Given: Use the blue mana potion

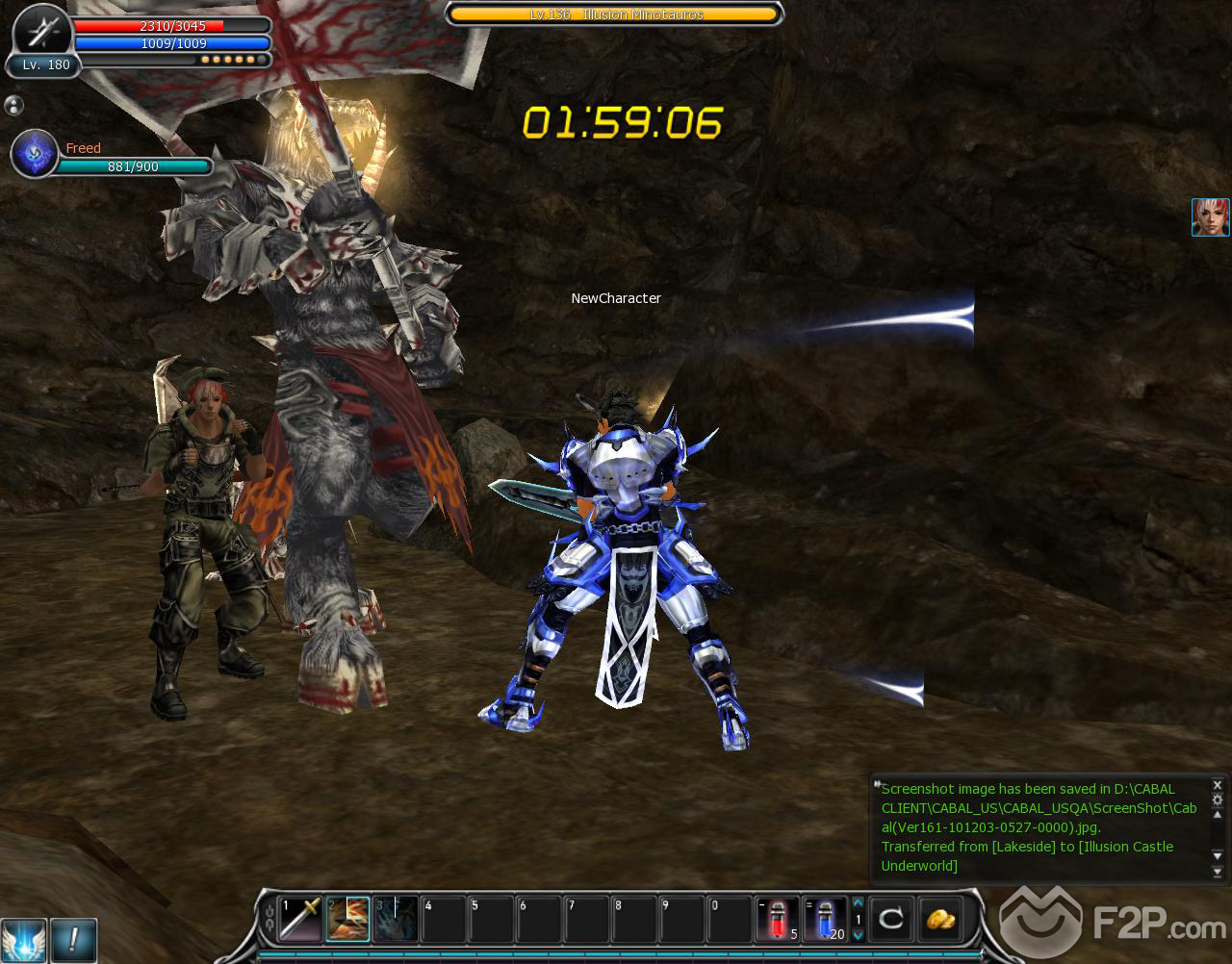Looking at the screenshot, I should (825, 919).
